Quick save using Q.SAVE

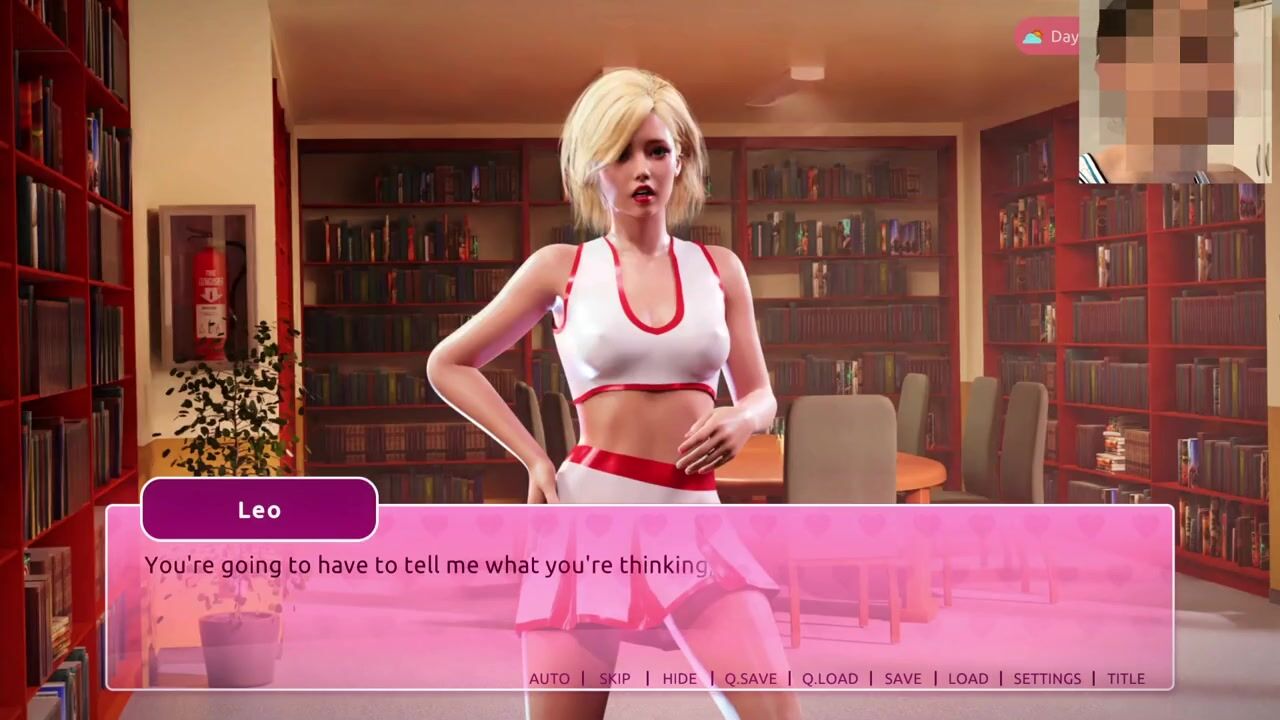[750, 678]
